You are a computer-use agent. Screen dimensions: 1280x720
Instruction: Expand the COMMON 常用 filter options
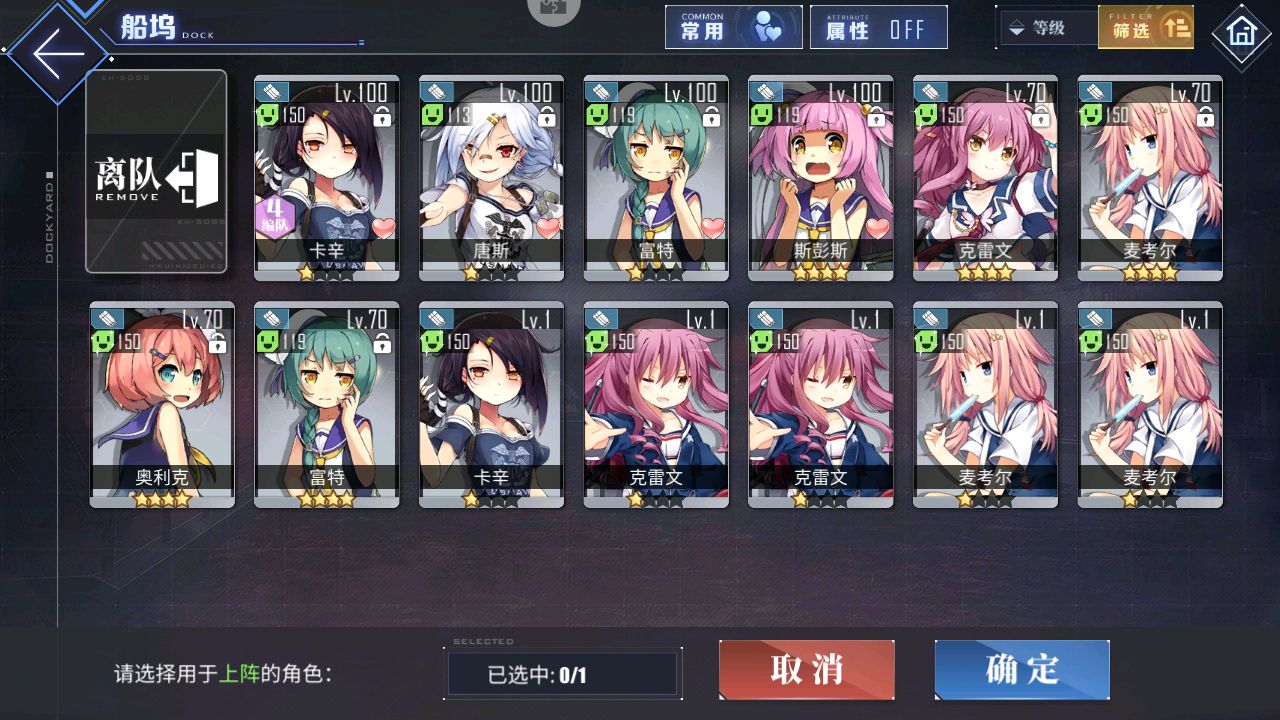pos(734,27)
